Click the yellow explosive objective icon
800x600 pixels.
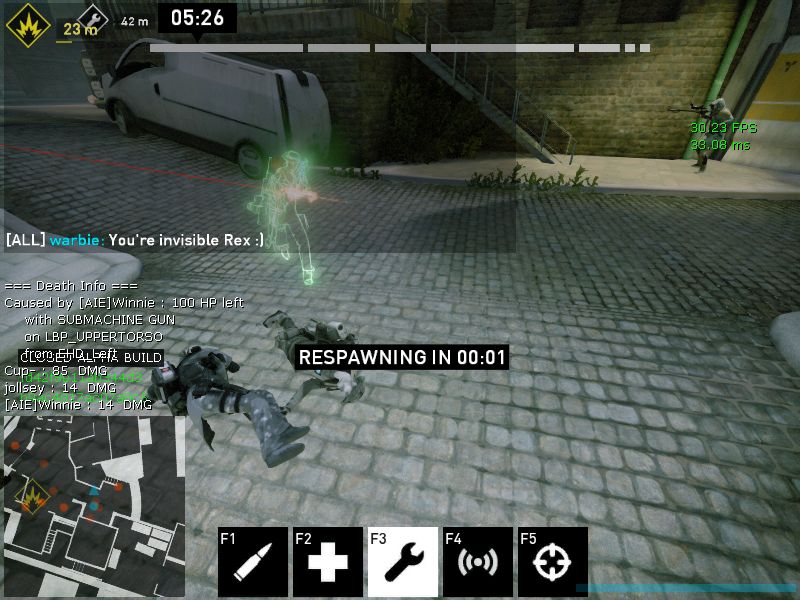27,24
